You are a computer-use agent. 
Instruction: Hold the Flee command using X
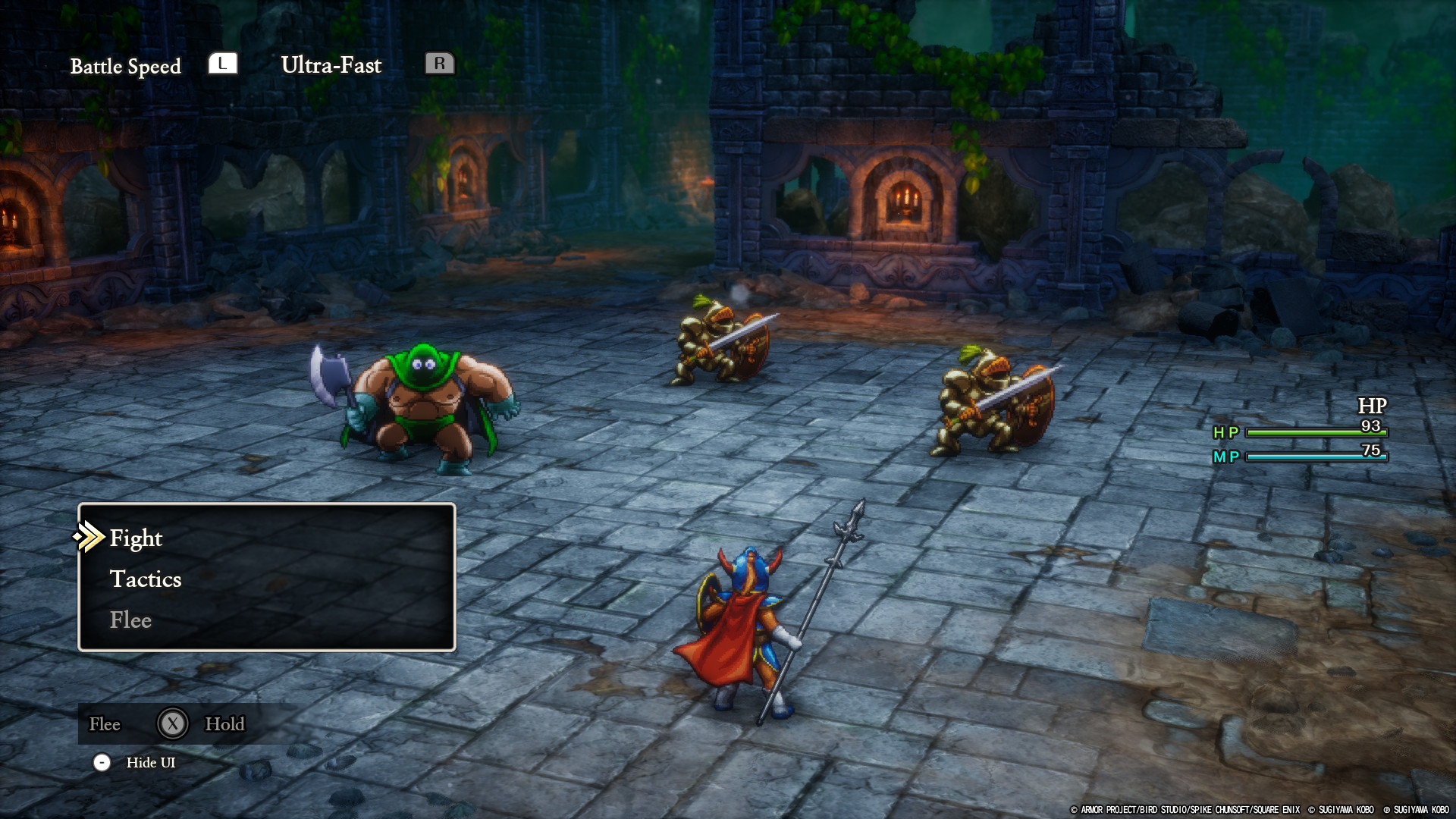coord(105,723)
